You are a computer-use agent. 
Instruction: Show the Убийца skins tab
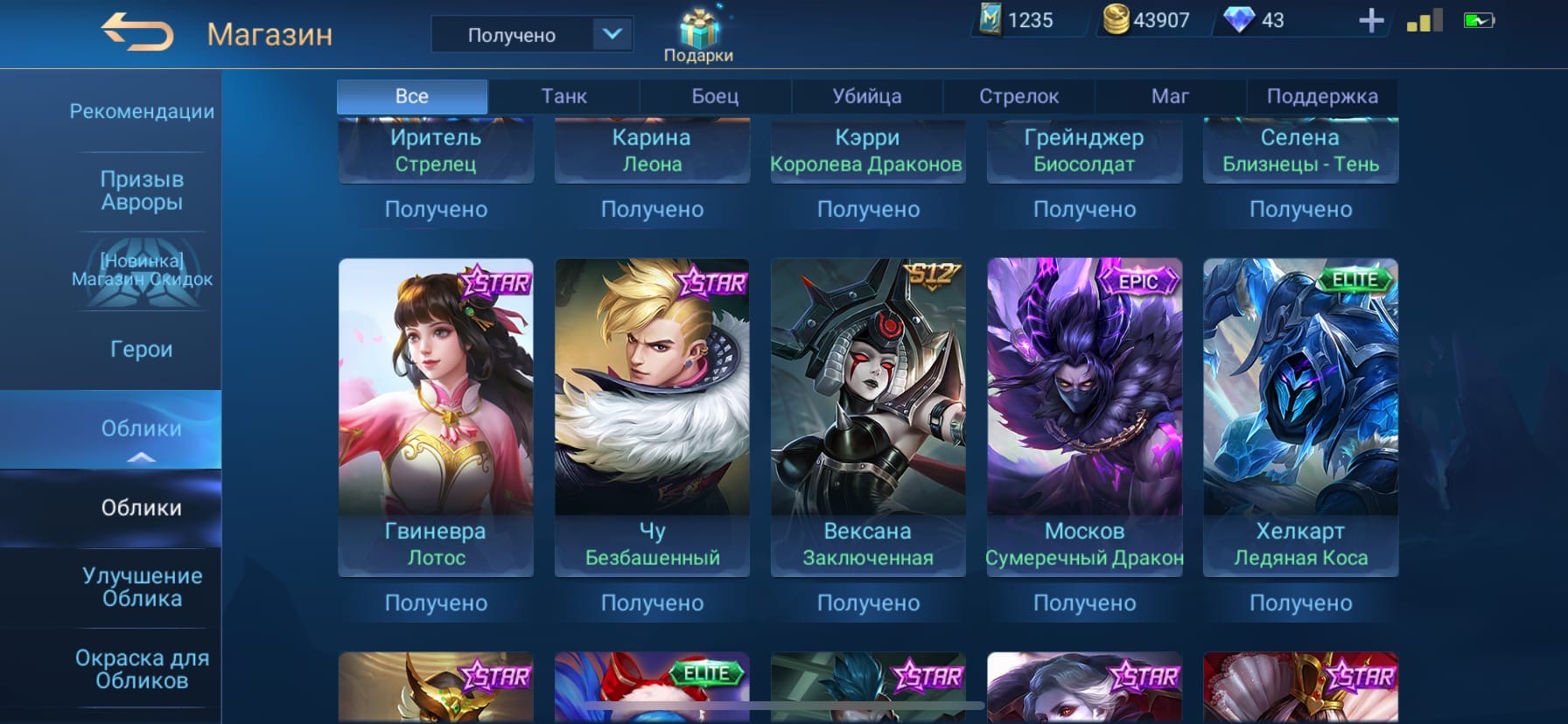(x=866, y=96)
